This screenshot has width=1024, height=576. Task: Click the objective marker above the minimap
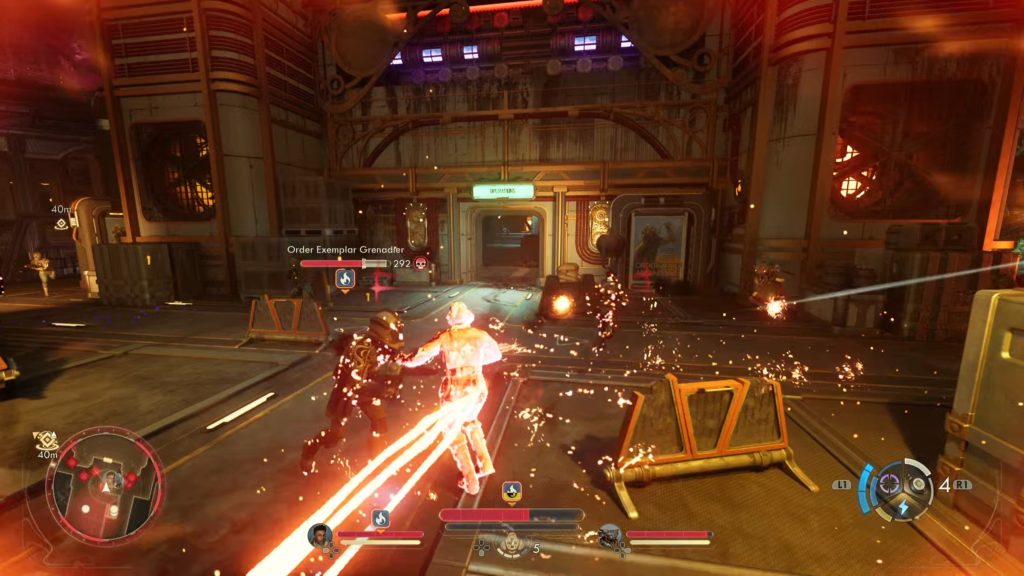45,440
